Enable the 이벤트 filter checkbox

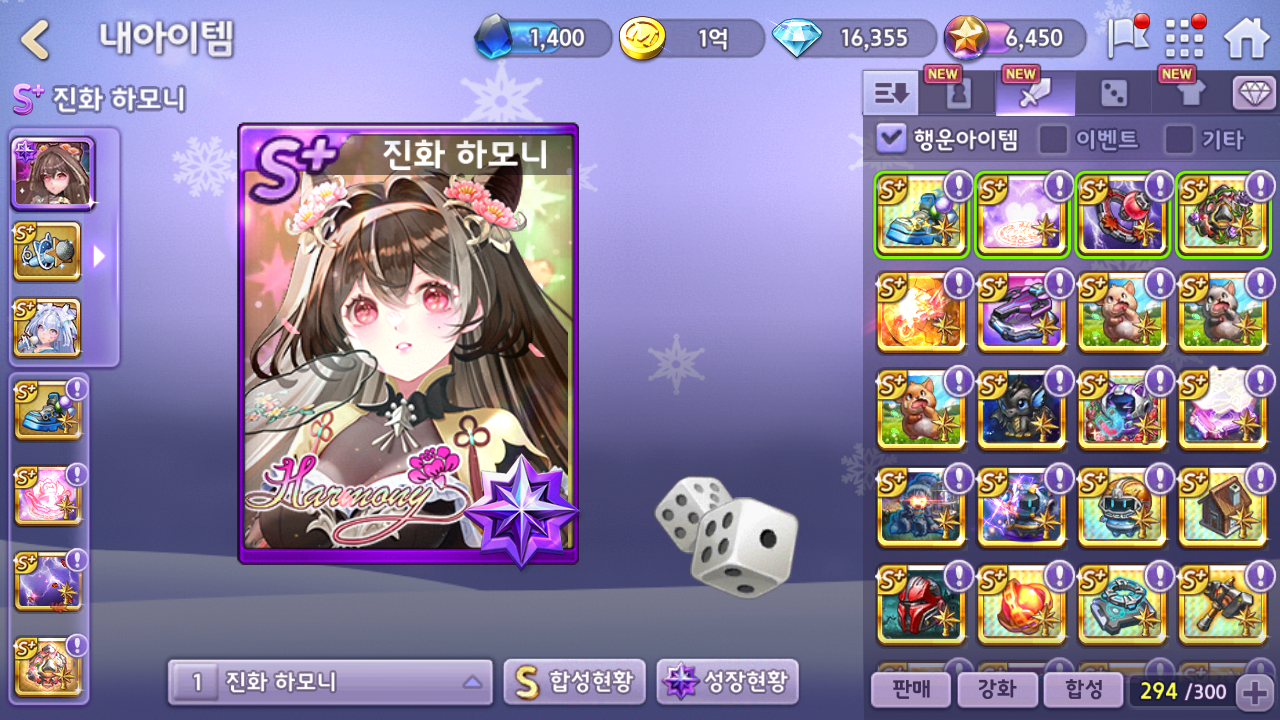coord(1053,139)
